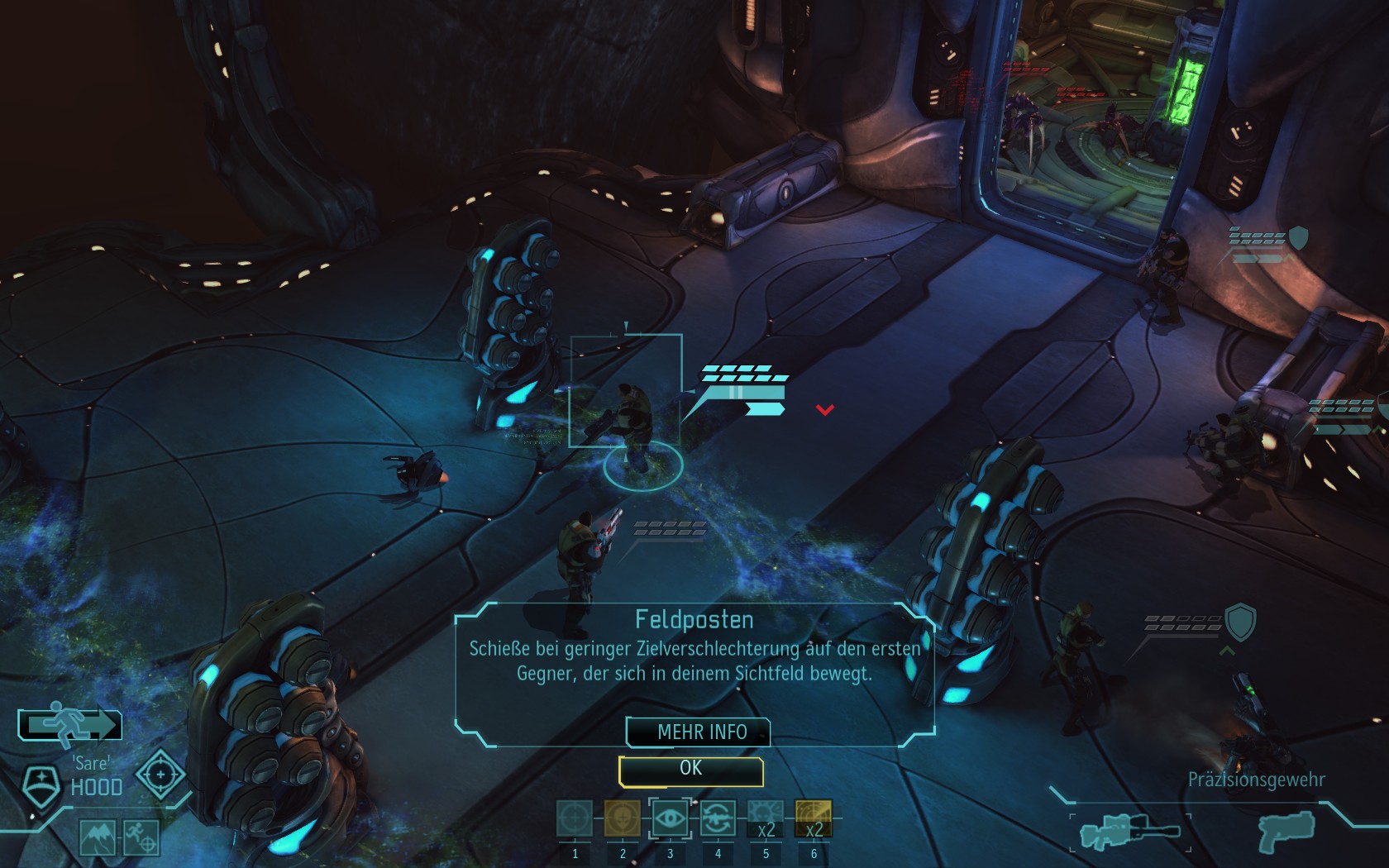
Task: Click the running man with crosshair perk
Action: coord(141,837)
